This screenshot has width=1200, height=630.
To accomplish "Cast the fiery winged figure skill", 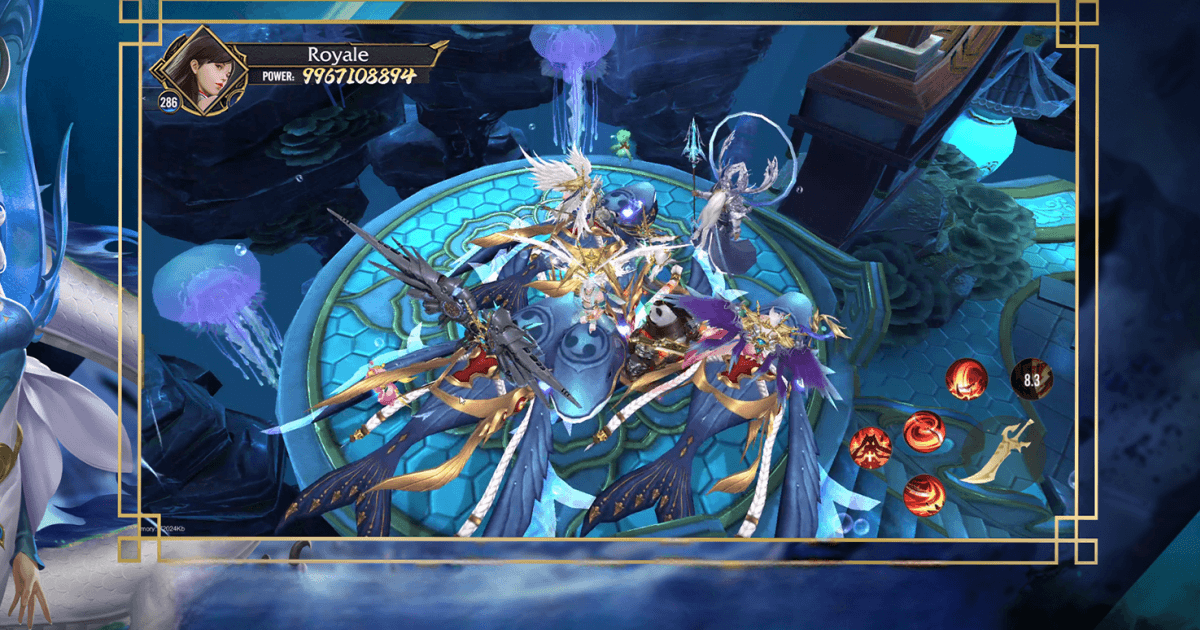I will click(x=870, y=447).
